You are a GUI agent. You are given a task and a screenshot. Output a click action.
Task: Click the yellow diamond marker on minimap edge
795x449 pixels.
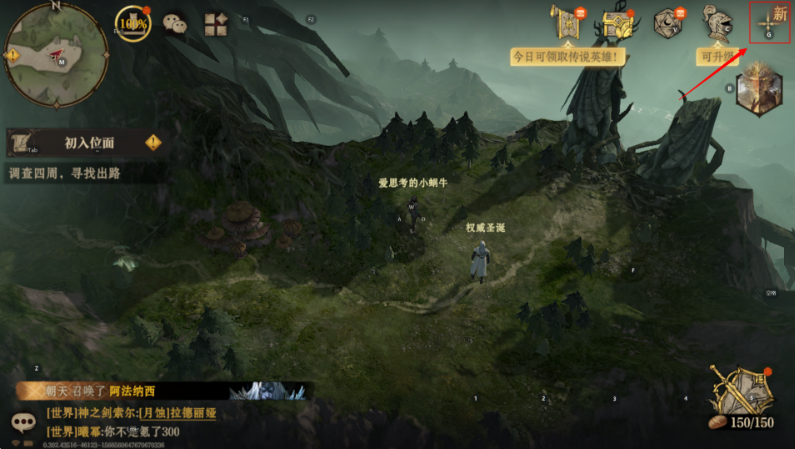click(13, 55)
